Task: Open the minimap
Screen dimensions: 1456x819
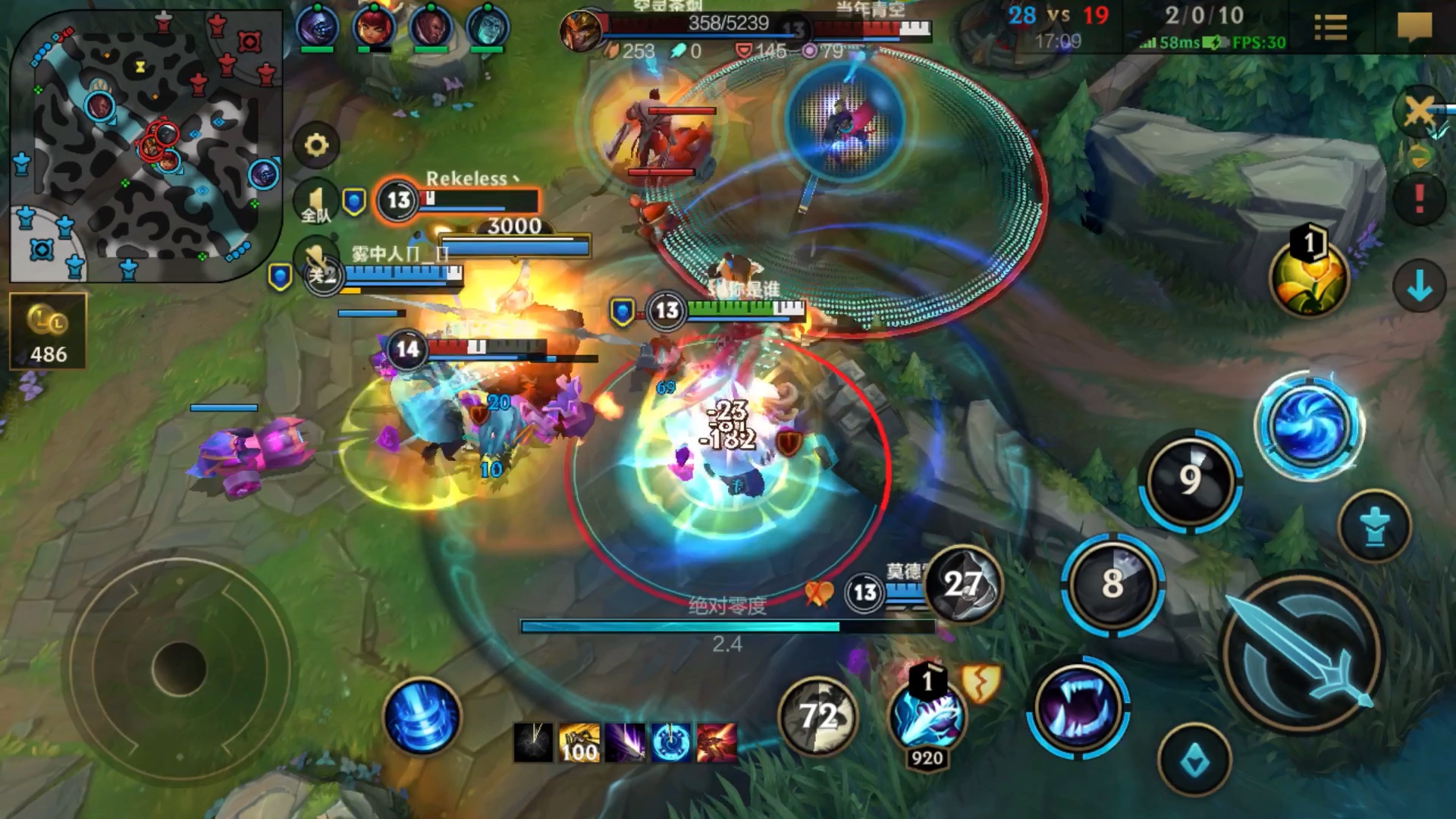Action: click(144, 144)
